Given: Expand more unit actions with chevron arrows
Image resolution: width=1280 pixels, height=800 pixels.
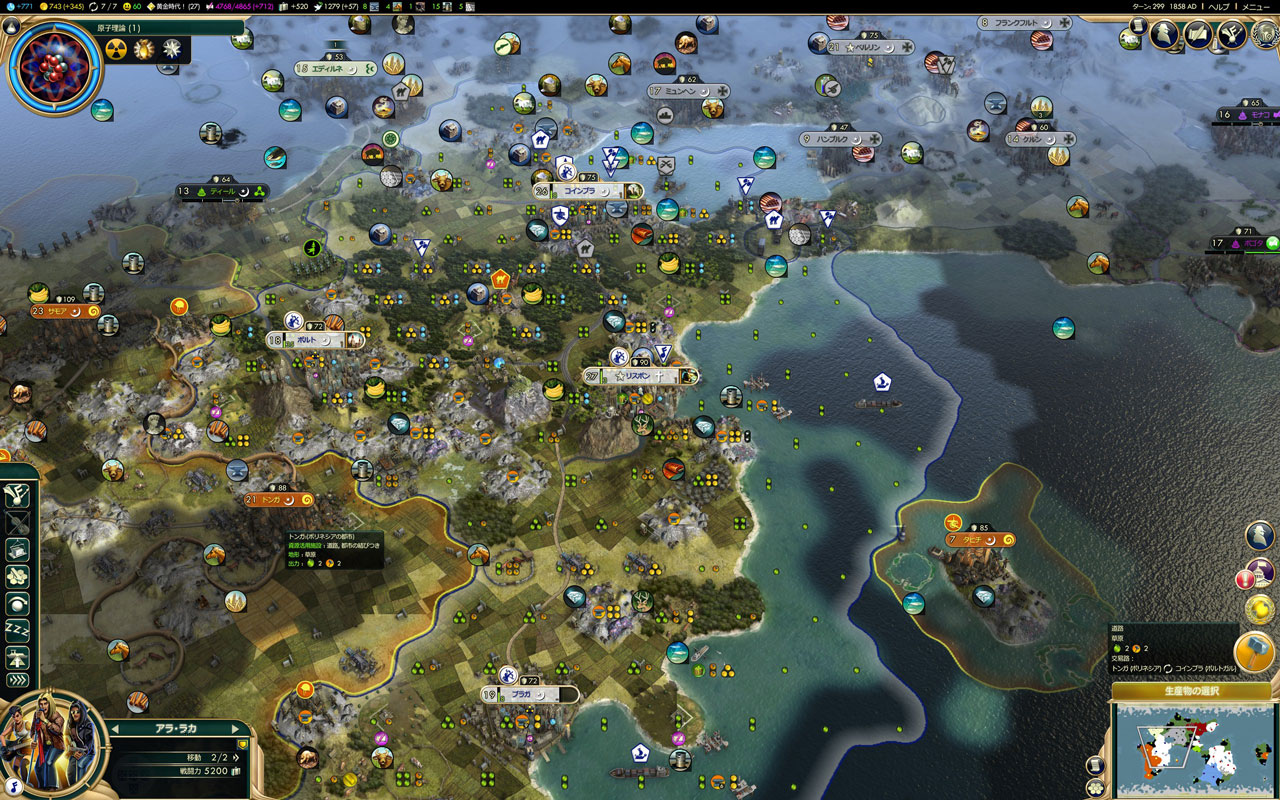Looking at the screenshot, I should [x=18, y=680].
